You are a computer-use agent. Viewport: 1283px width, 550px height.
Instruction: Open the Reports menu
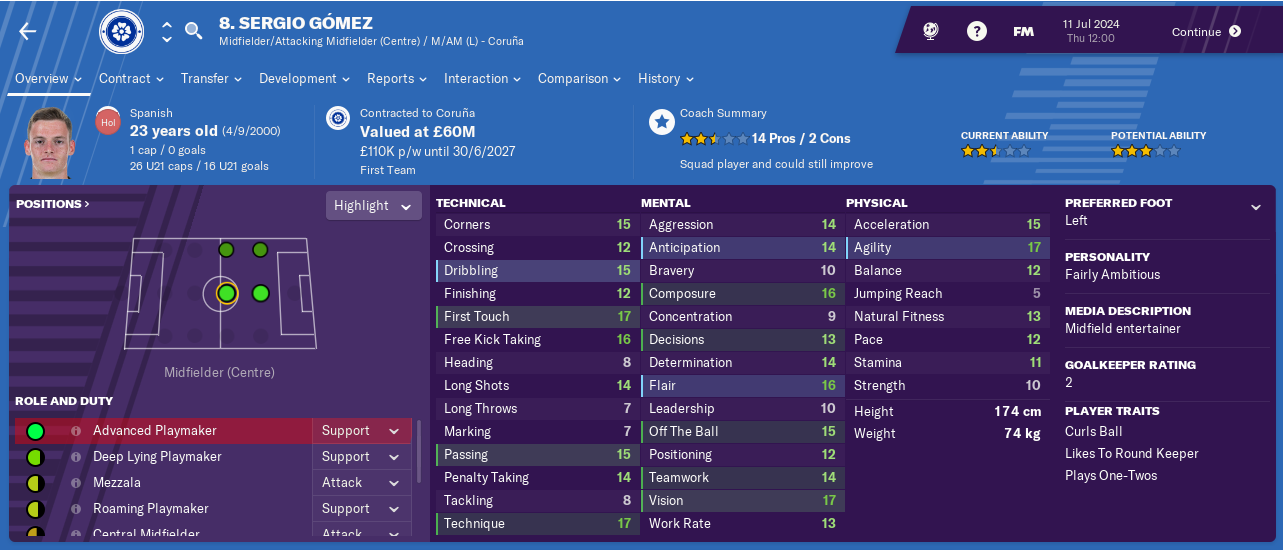pyautogui.click(x=396, y=78)
